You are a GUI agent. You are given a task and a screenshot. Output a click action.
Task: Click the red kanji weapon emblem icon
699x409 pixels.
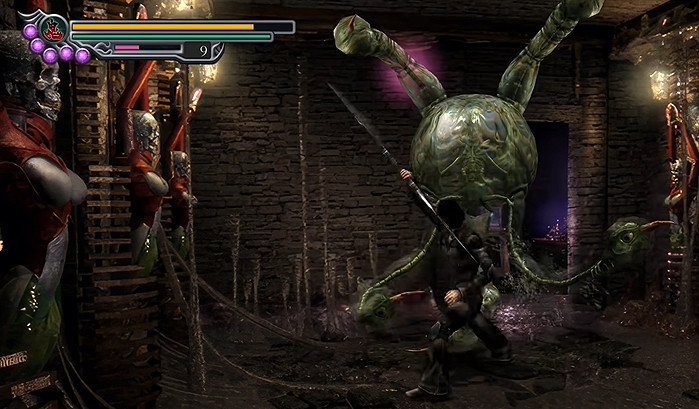(53, 29)
